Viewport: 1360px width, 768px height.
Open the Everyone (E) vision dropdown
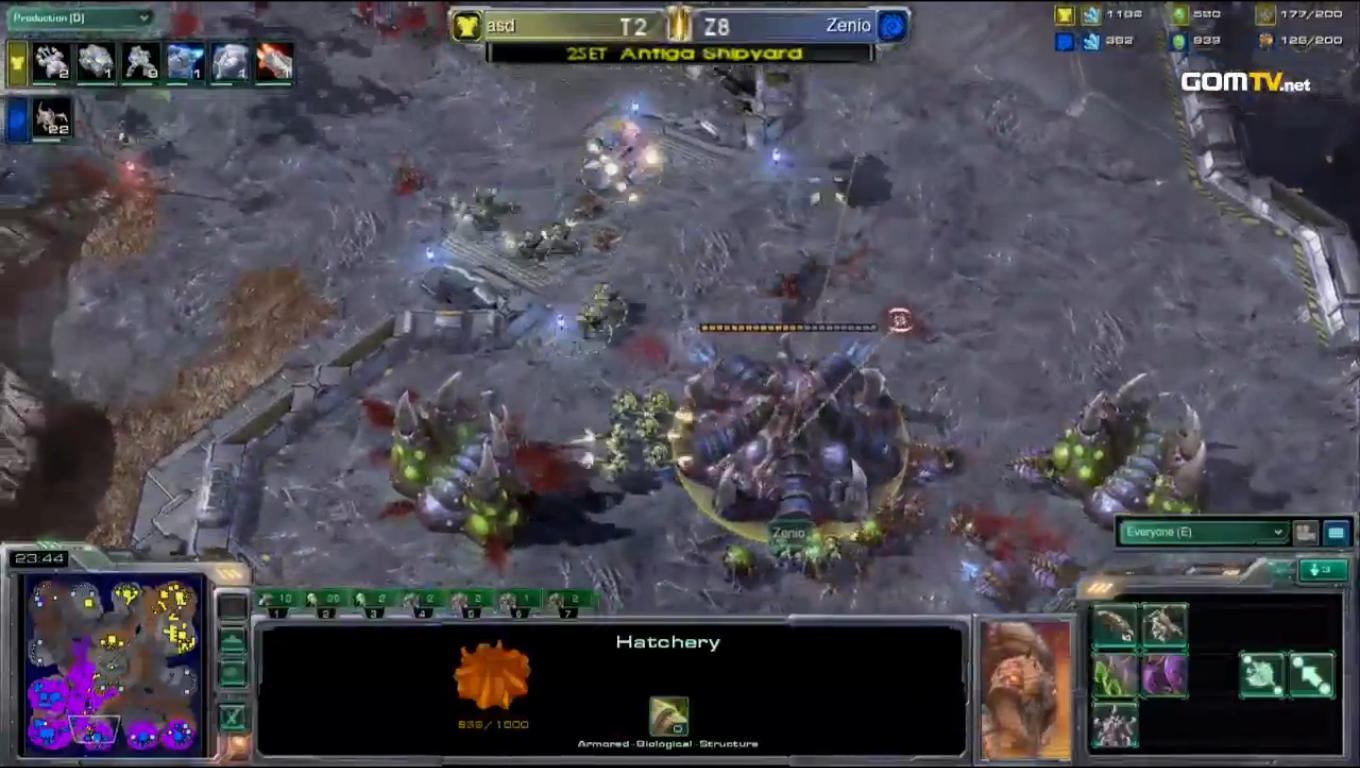pos(1203,532)
